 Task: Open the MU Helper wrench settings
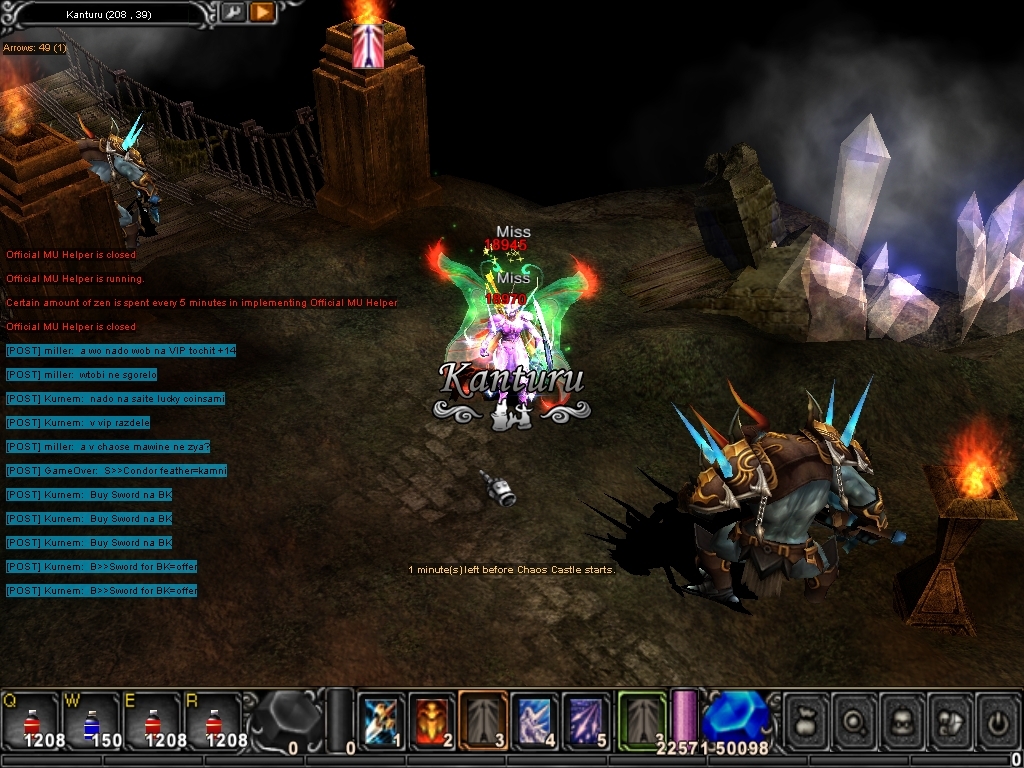232,13
